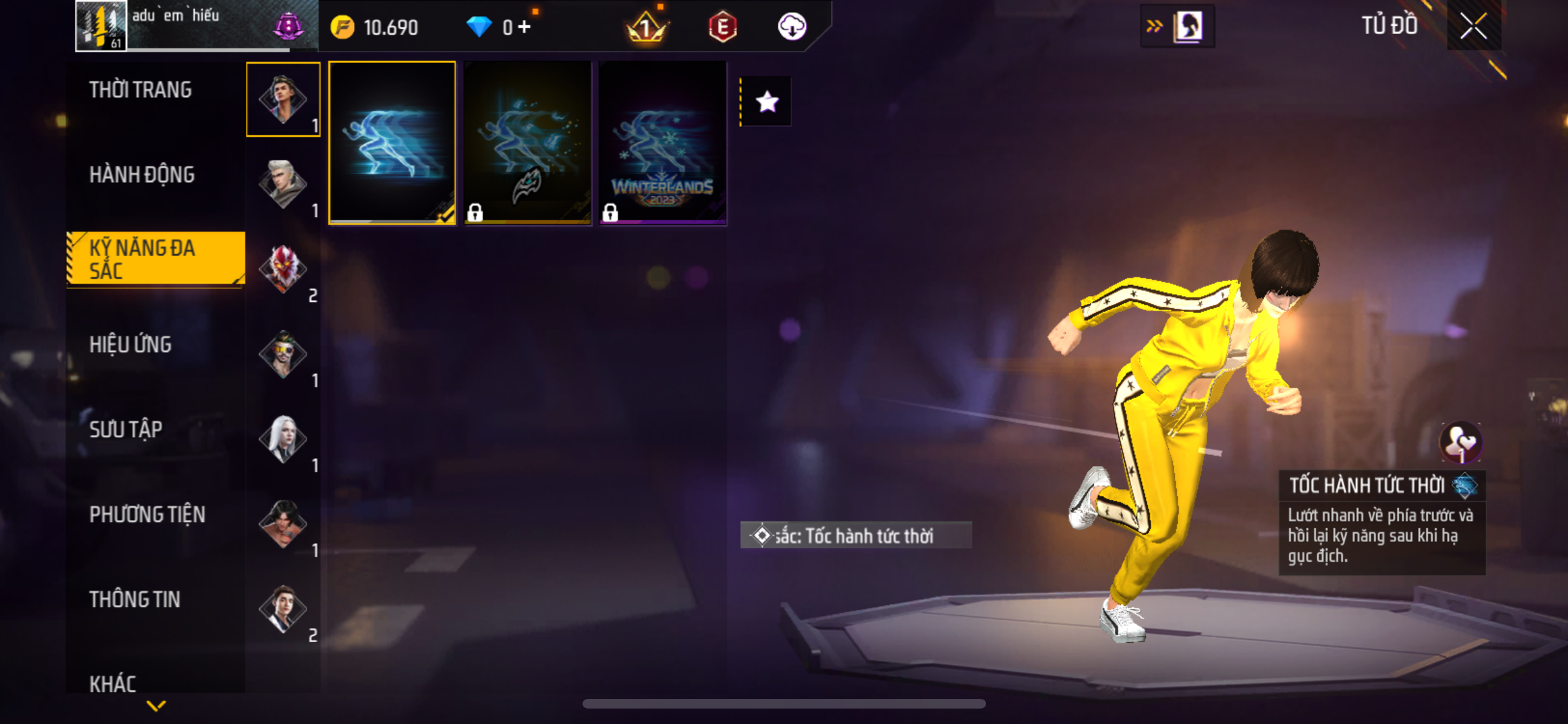Choose the white-haired female character portrait

(283, 439)
